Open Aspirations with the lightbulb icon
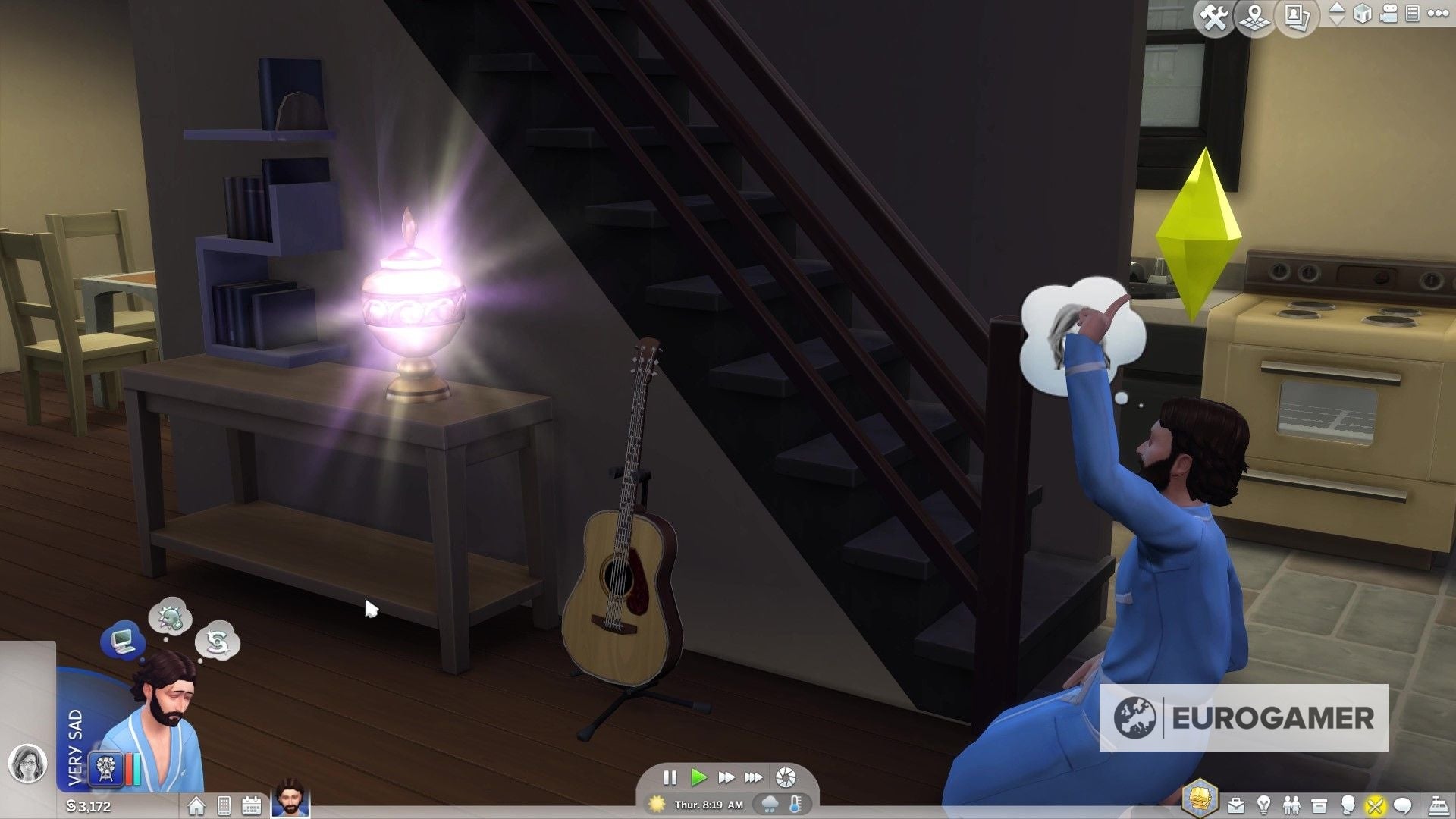 tap(1264, 805)
